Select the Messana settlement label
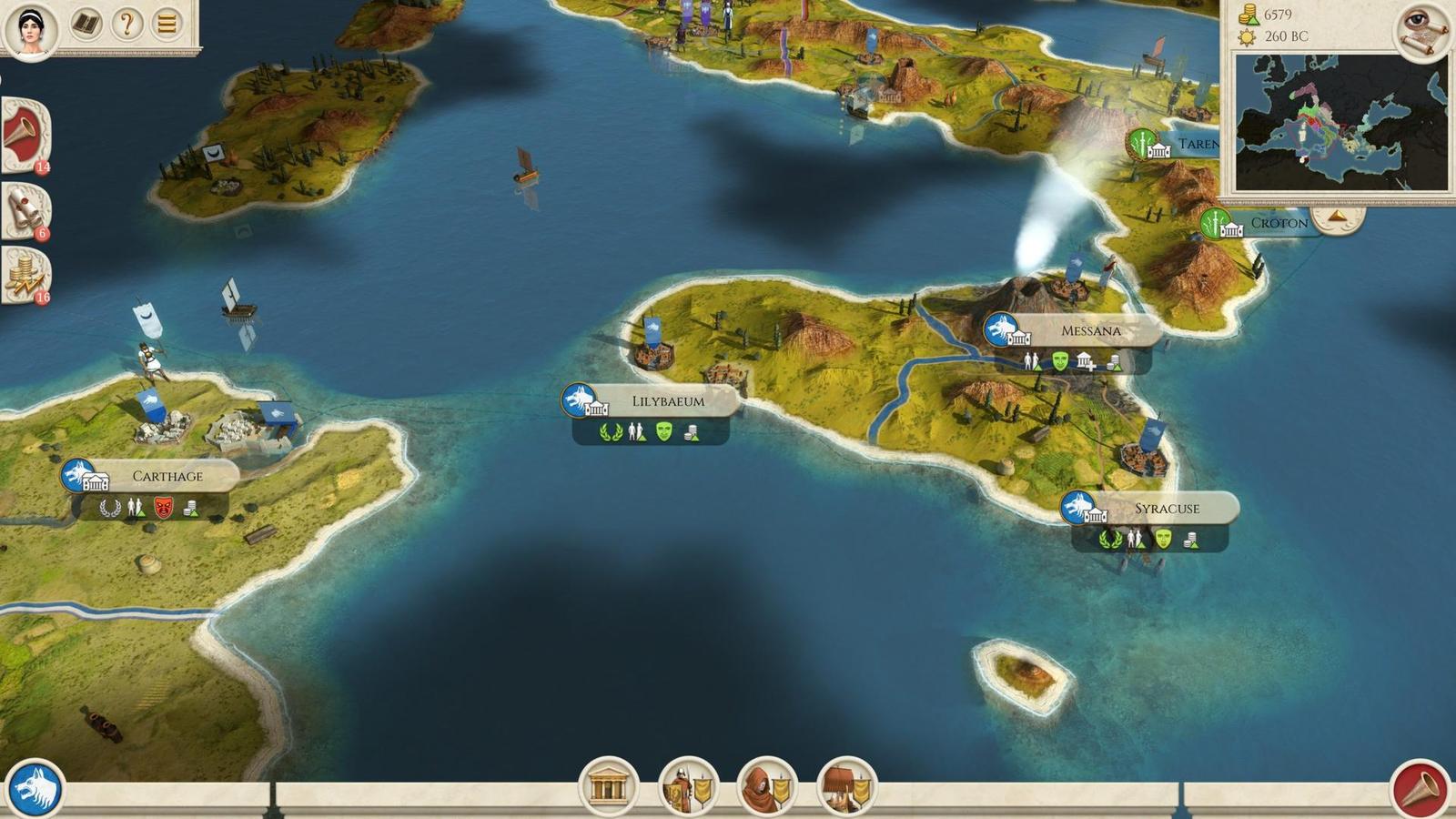 coord(1090,331)
